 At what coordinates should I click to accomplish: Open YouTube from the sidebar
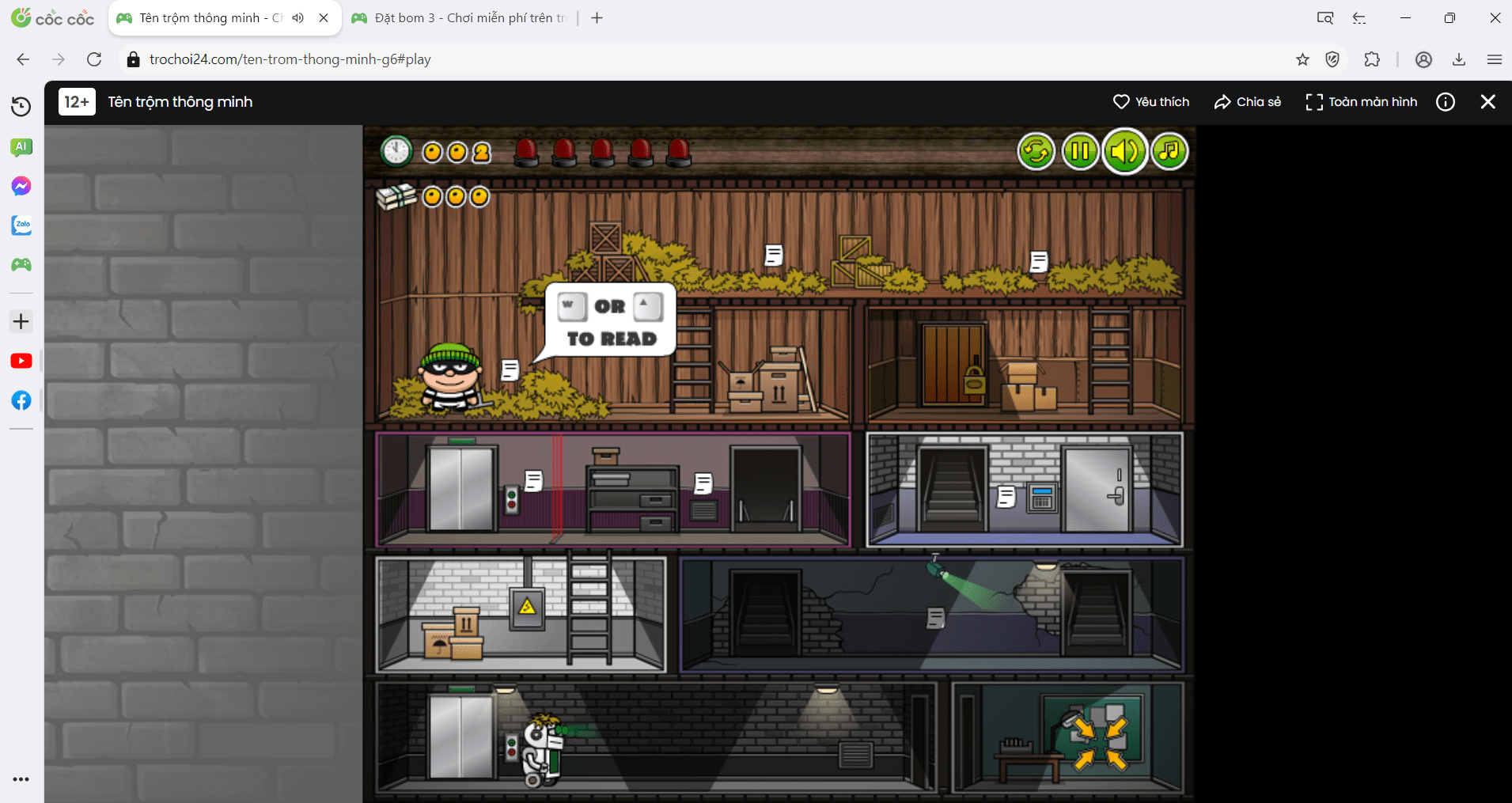[21, 361]
